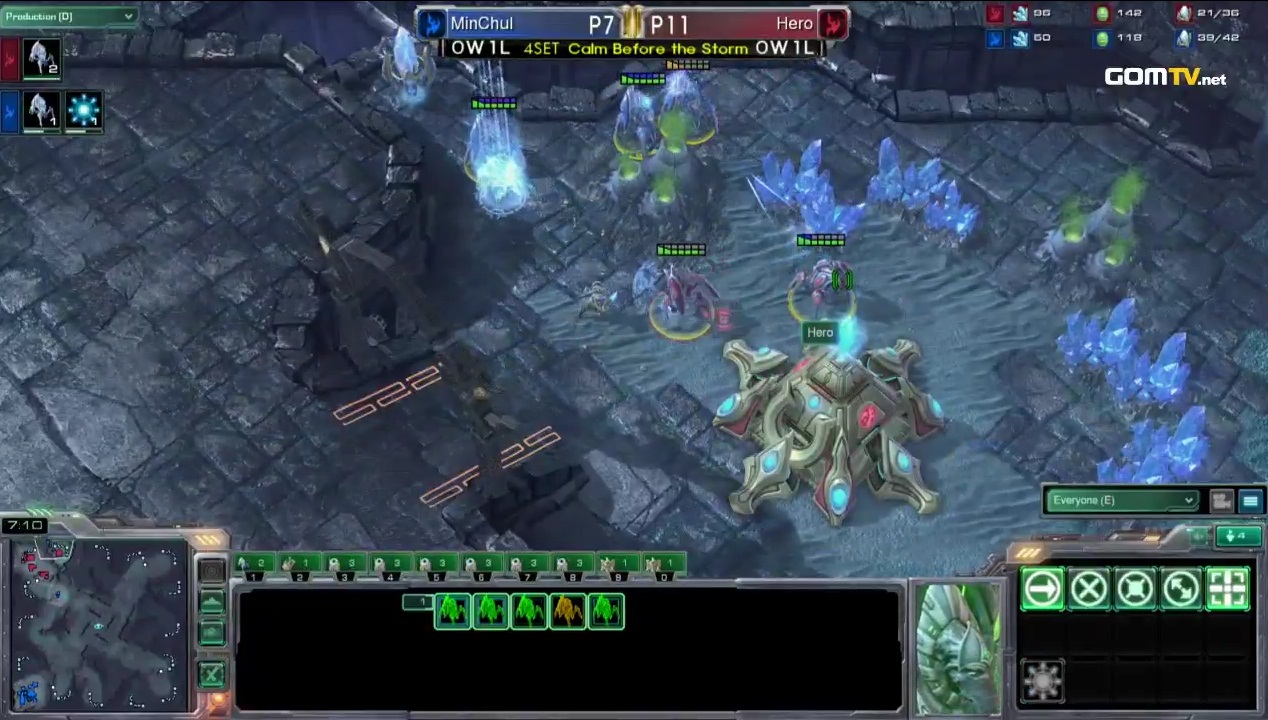This screenshot has height=720, width=1268.
Task: Click the red player's probe production icon
Action: [x=42, y=58]
